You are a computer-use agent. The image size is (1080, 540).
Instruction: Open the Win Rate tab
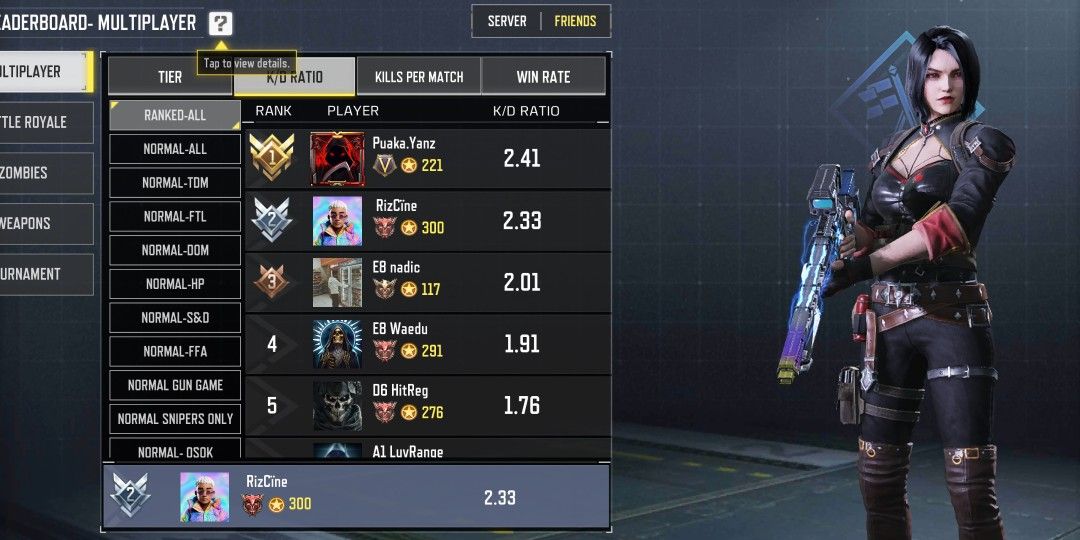(543, 77)
